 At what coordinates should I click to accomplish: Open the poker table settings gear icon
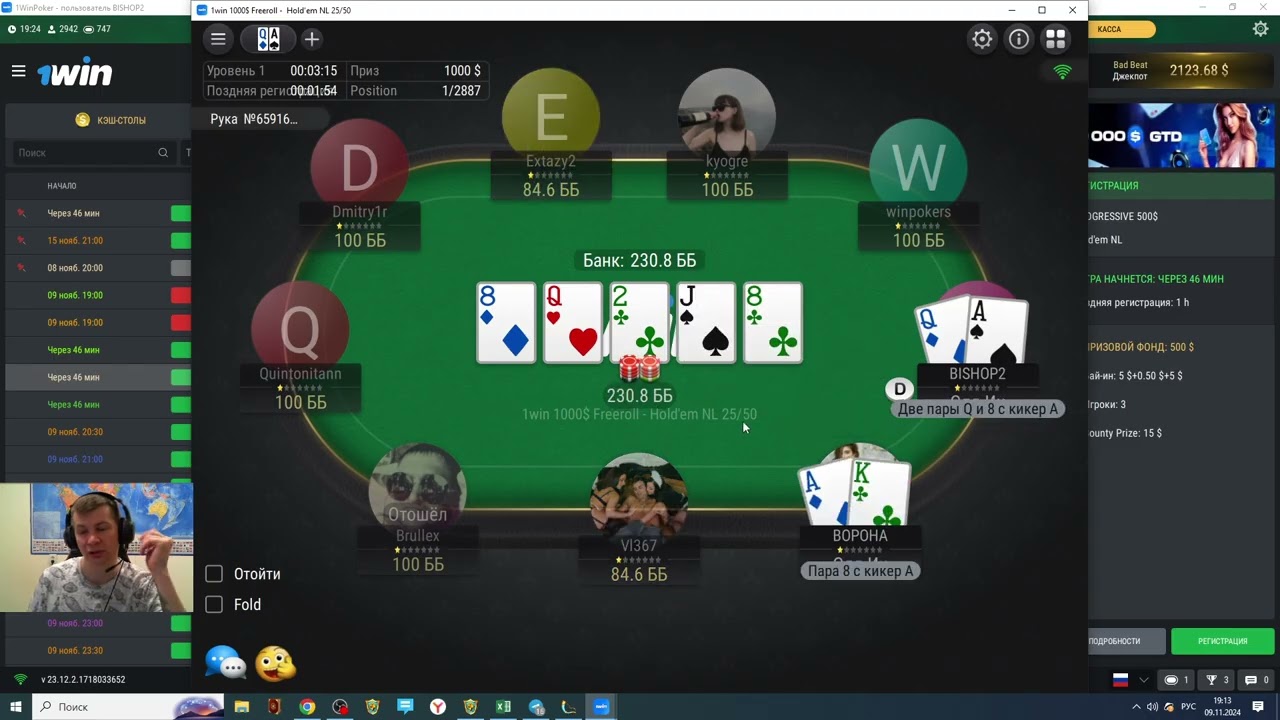981,38
